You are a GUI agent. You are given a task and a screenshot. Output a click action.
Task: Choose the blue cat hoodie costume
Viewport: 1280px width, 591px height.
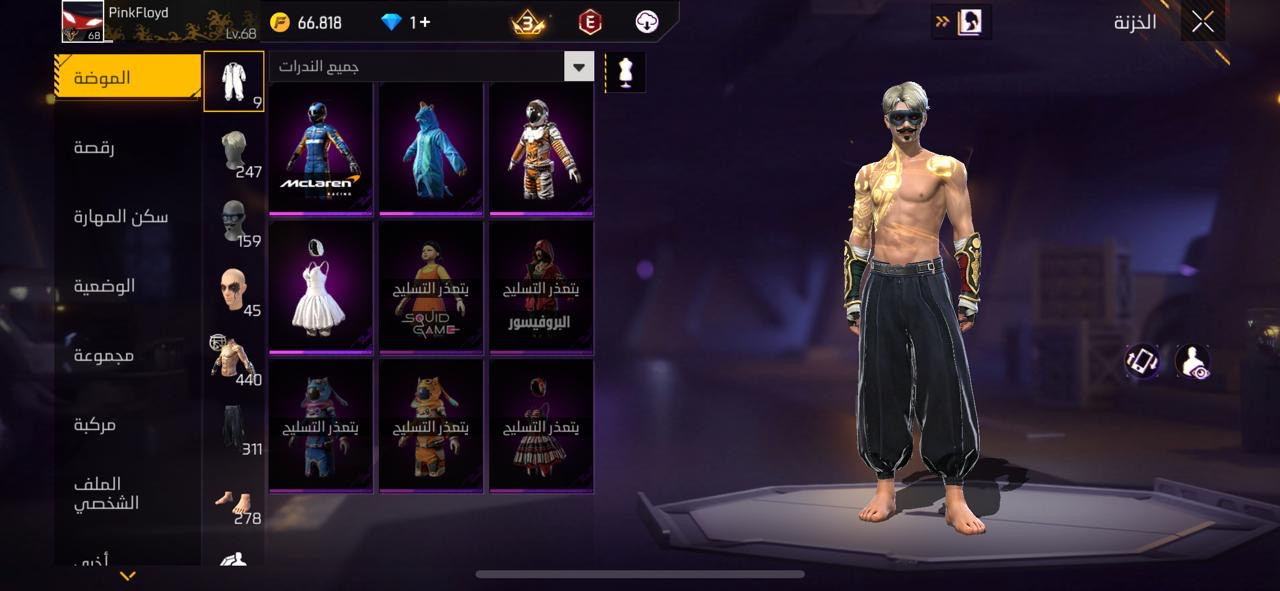coord(431,148)
